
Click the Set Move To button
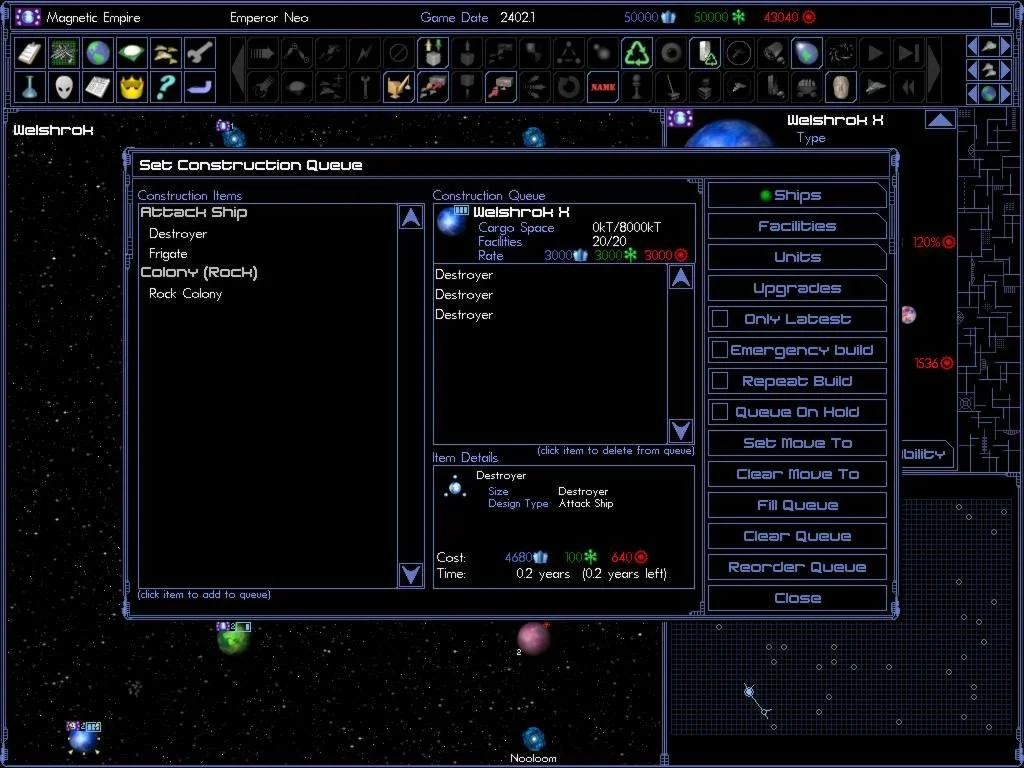click(x=797, y=443)
